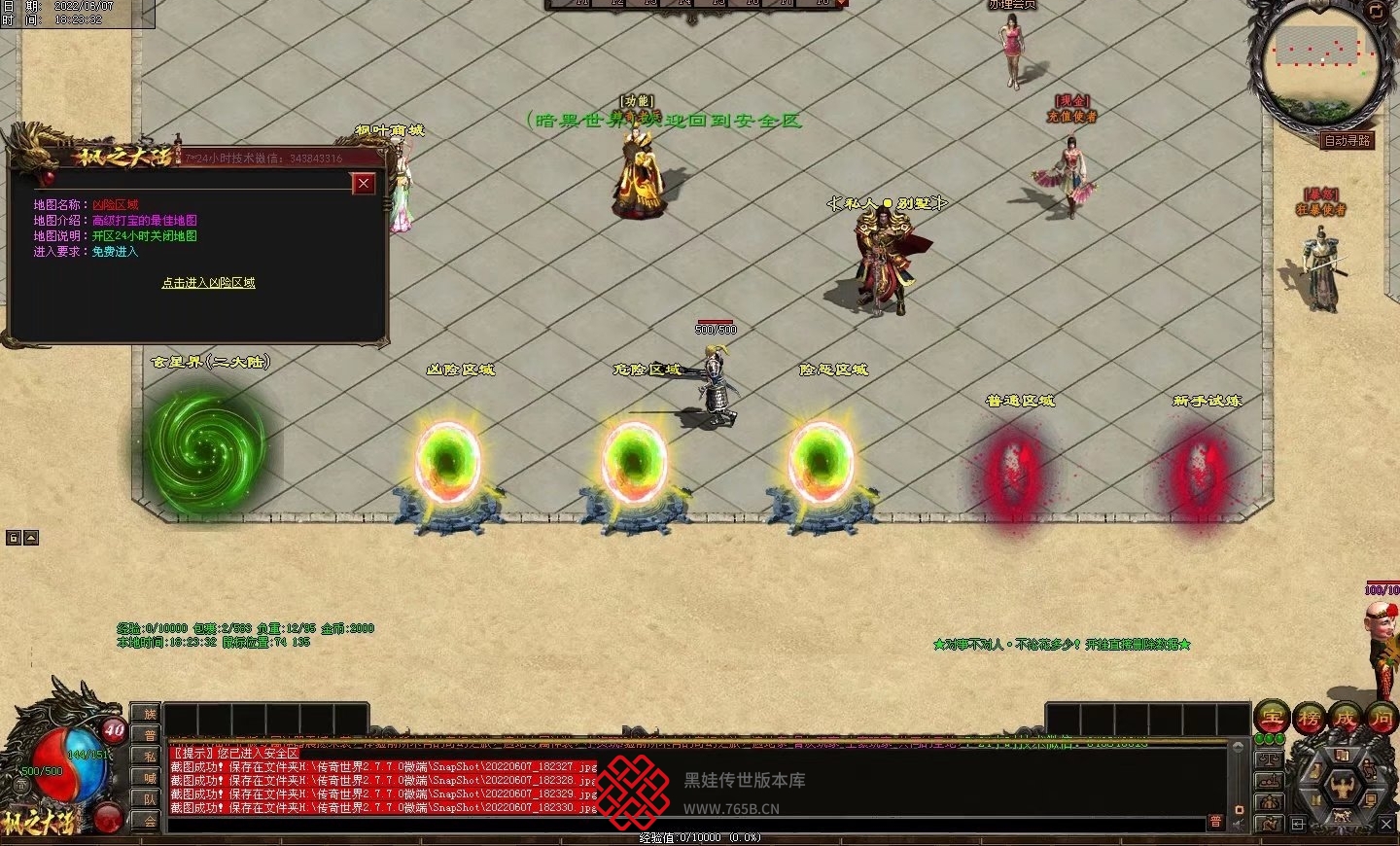Switch to the 会 guild chat channel
This screenshot has width=1400, height=846.
coord(150,820)
